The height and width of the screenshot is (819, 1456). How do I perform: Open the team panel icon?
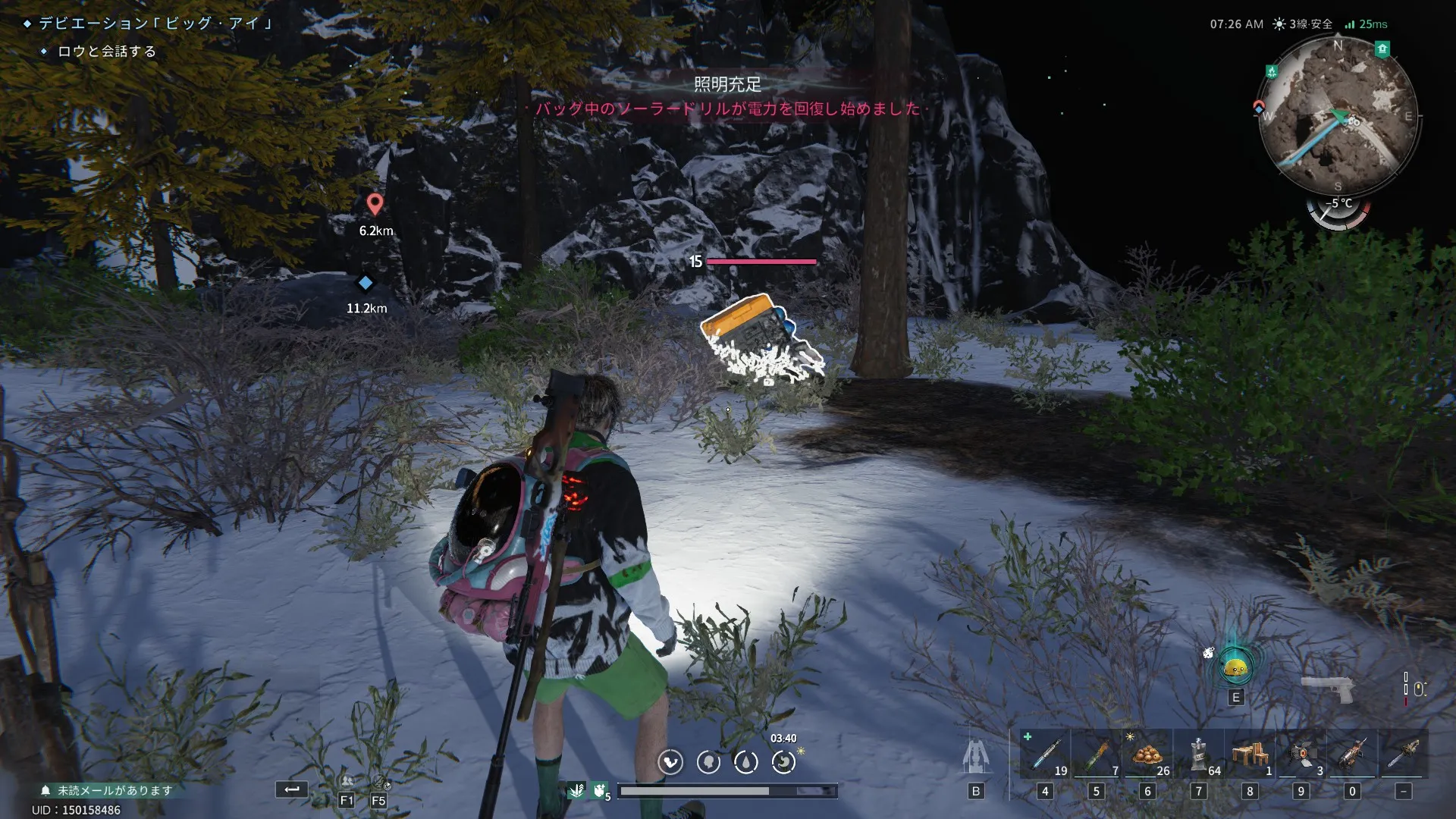(347, 783)
